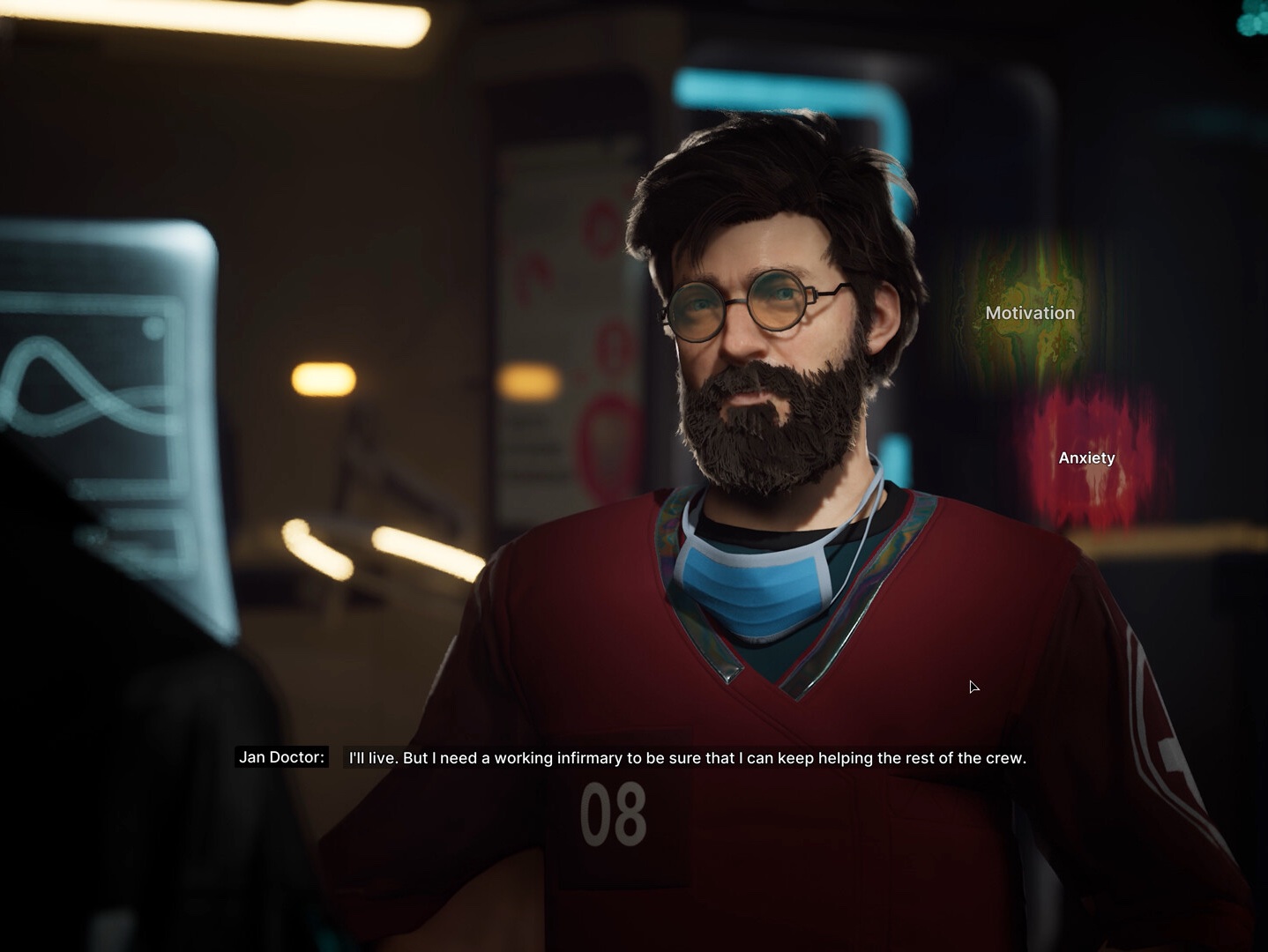Select the red Anxiety emotion bubble

1087,458
